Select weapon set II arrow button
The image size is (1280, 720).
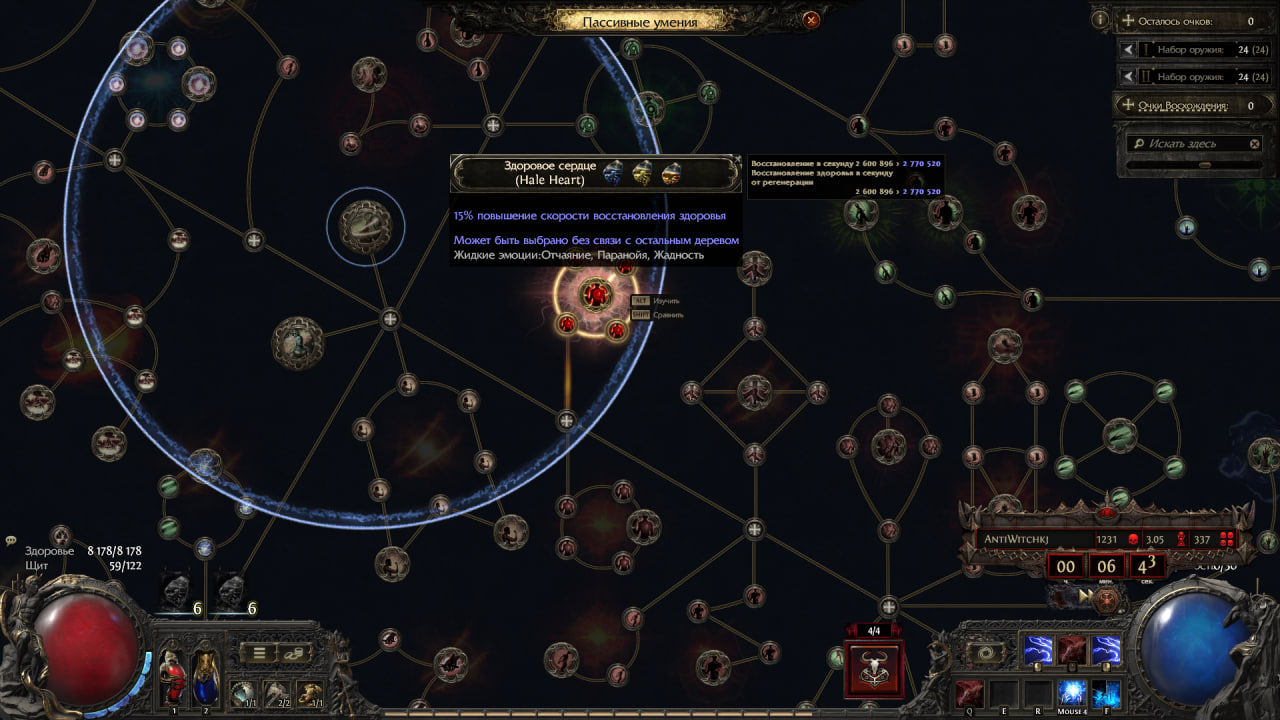pyautogui.click(x=1128, y=77)
